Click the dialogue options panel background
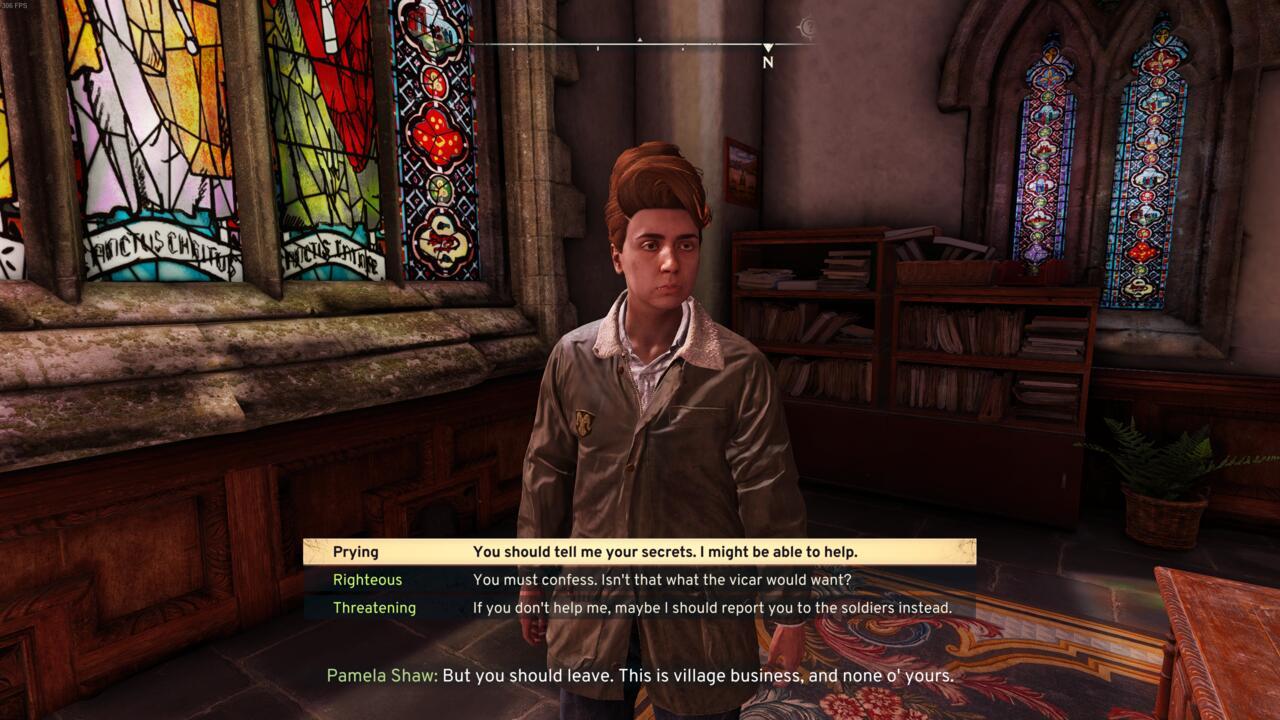 (x=638, y=580)
